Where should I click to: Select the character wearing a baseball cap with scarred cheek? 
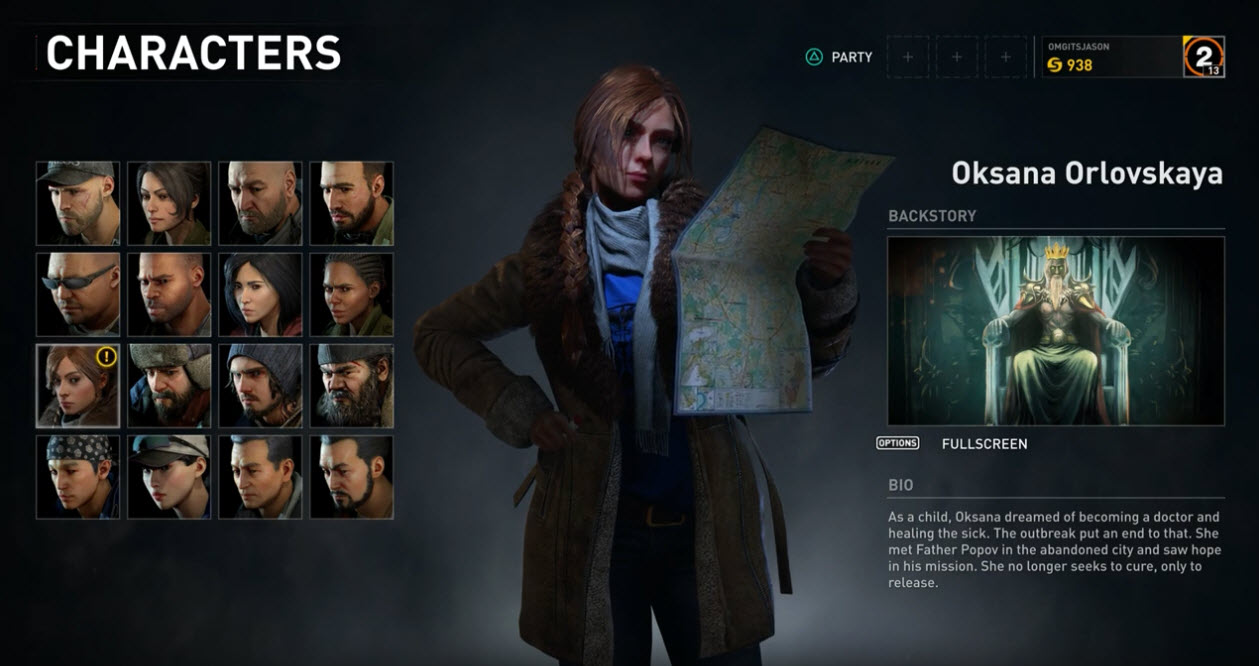78,203
